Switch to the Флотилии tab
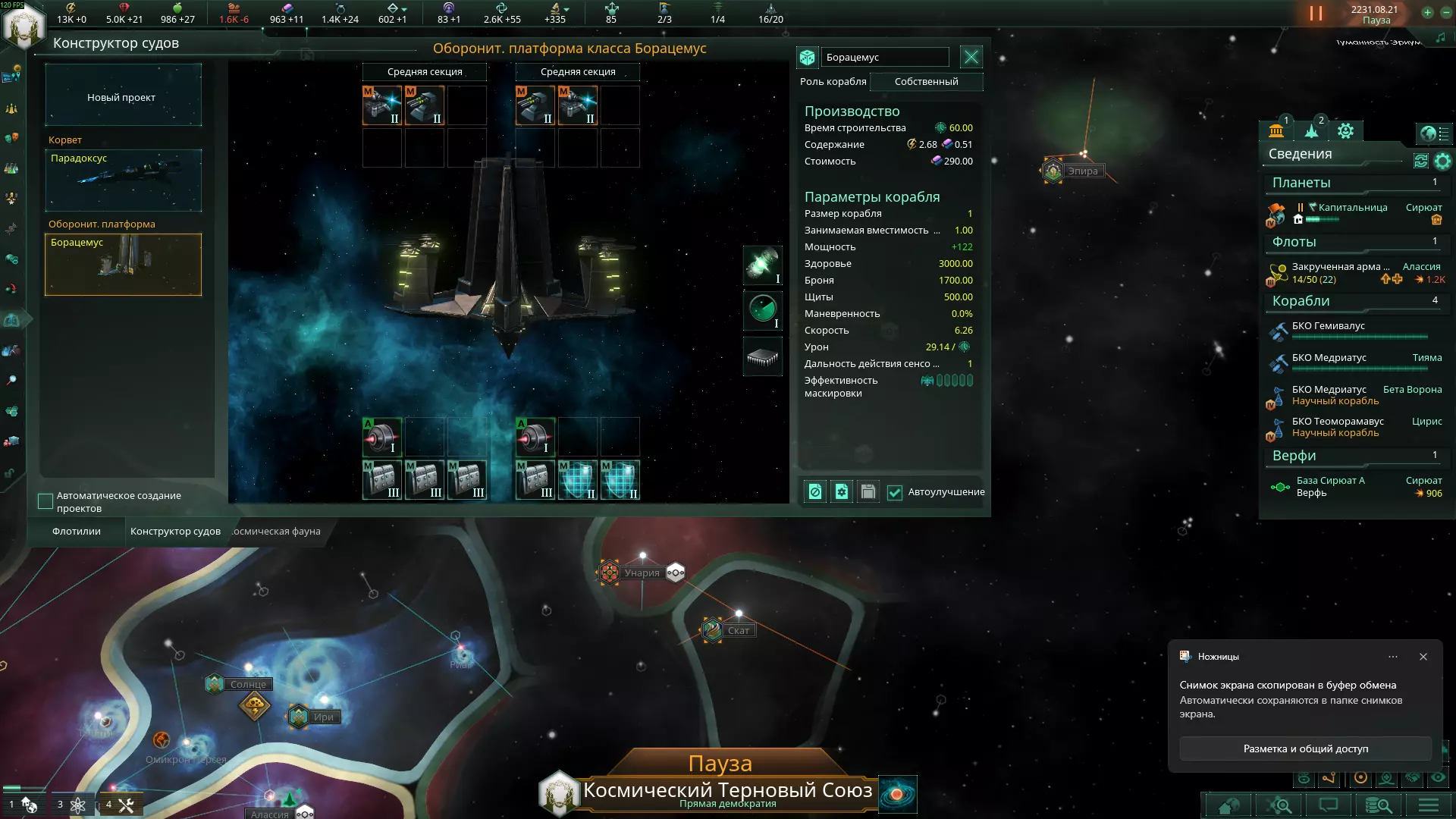 77,532
